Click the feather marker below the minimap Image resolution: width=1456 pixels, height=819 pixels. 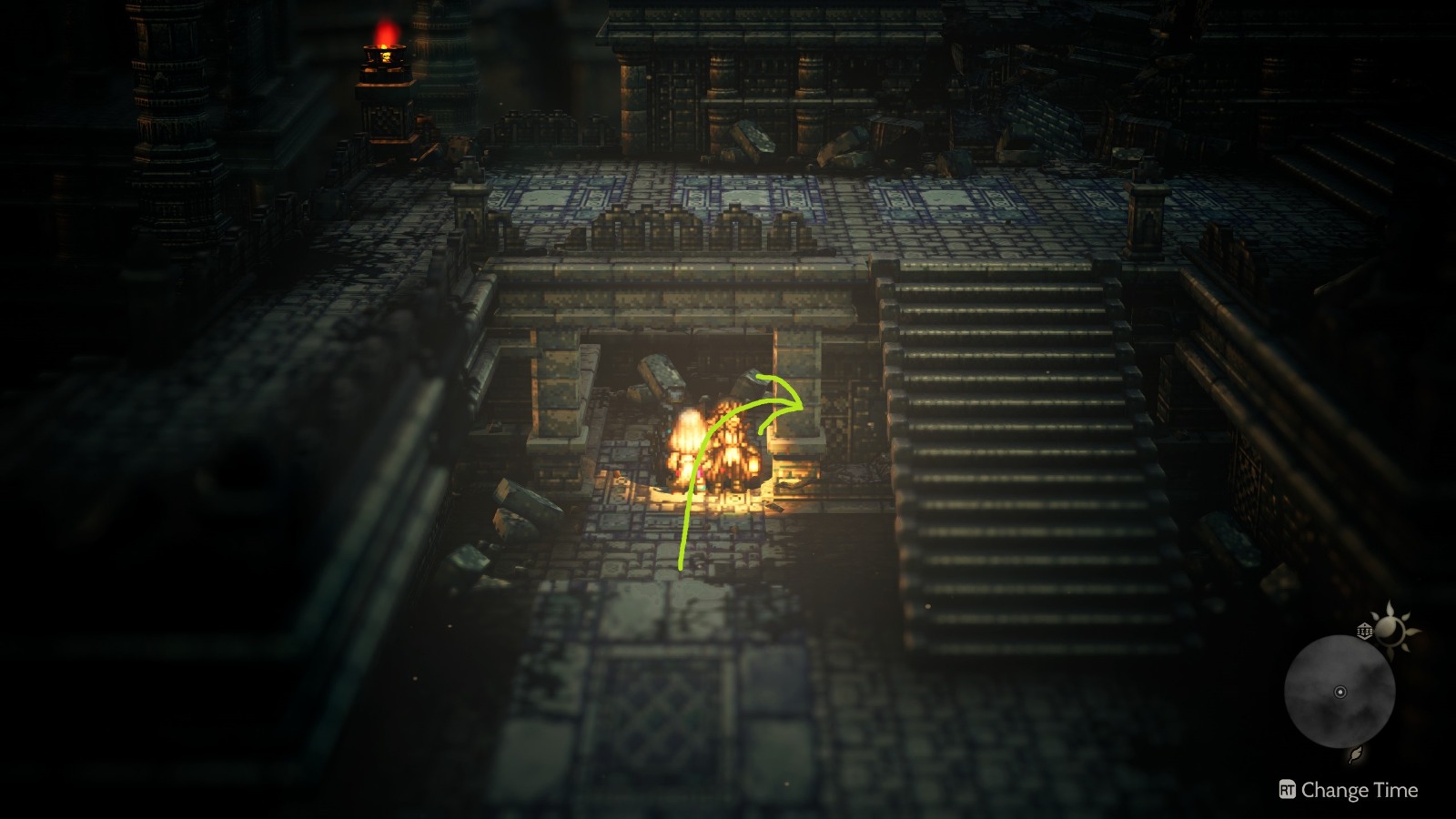1355,755
